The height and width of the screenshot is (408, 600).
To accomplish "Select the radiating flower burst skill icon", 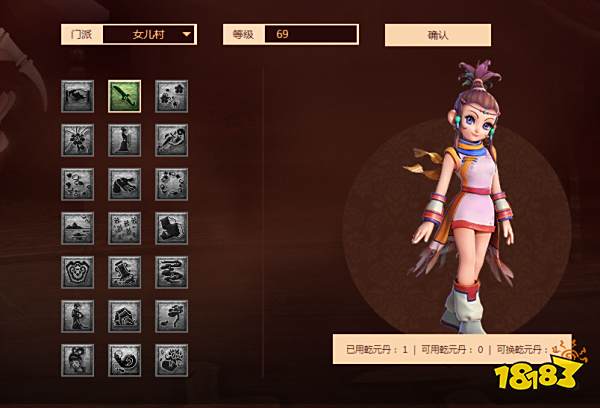I will tap(78, 140).
